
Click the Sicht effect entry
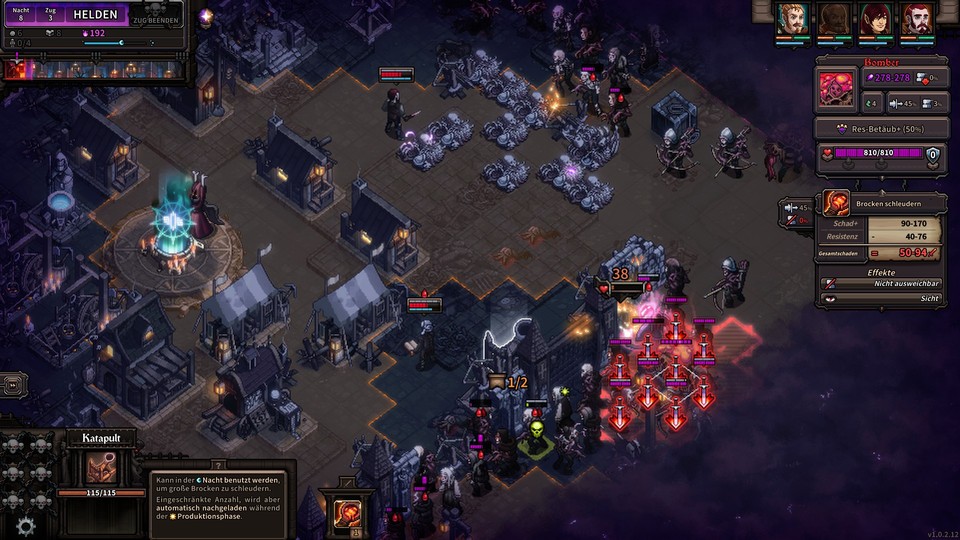880,299
